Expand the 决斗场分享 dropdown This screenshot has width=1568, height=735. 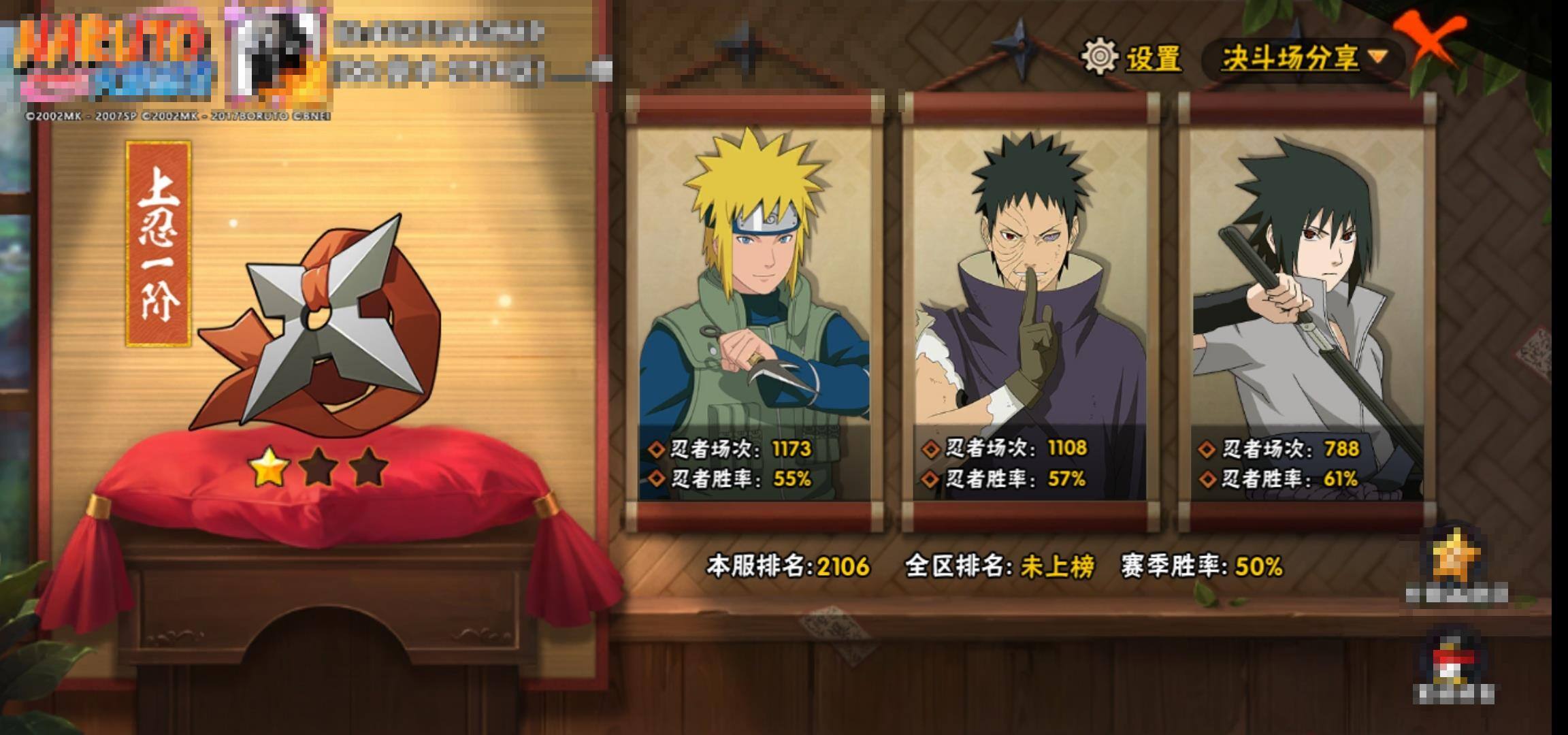tap(1303, 58)
